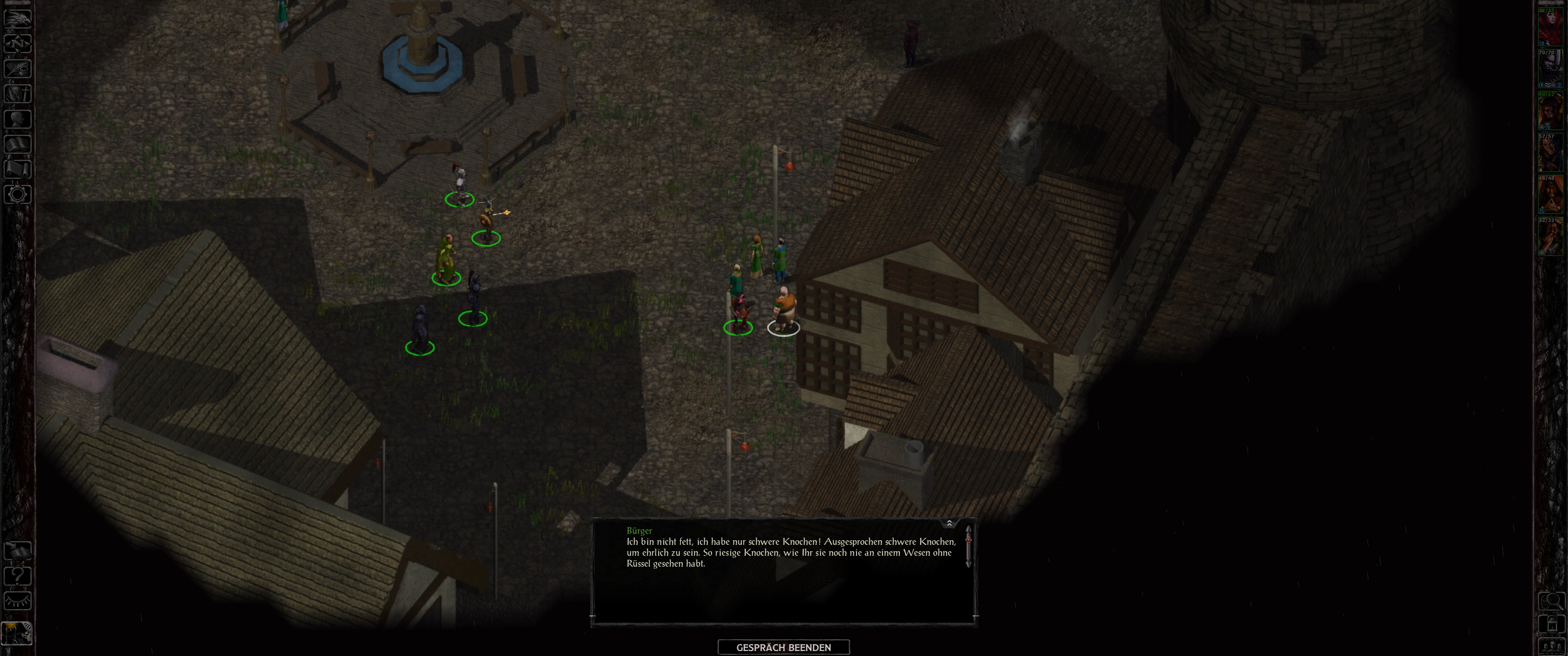Expand the dialogue box with the chevron
The width and height of the screenshot is (1568, 656).
click(x=949, y=523)
